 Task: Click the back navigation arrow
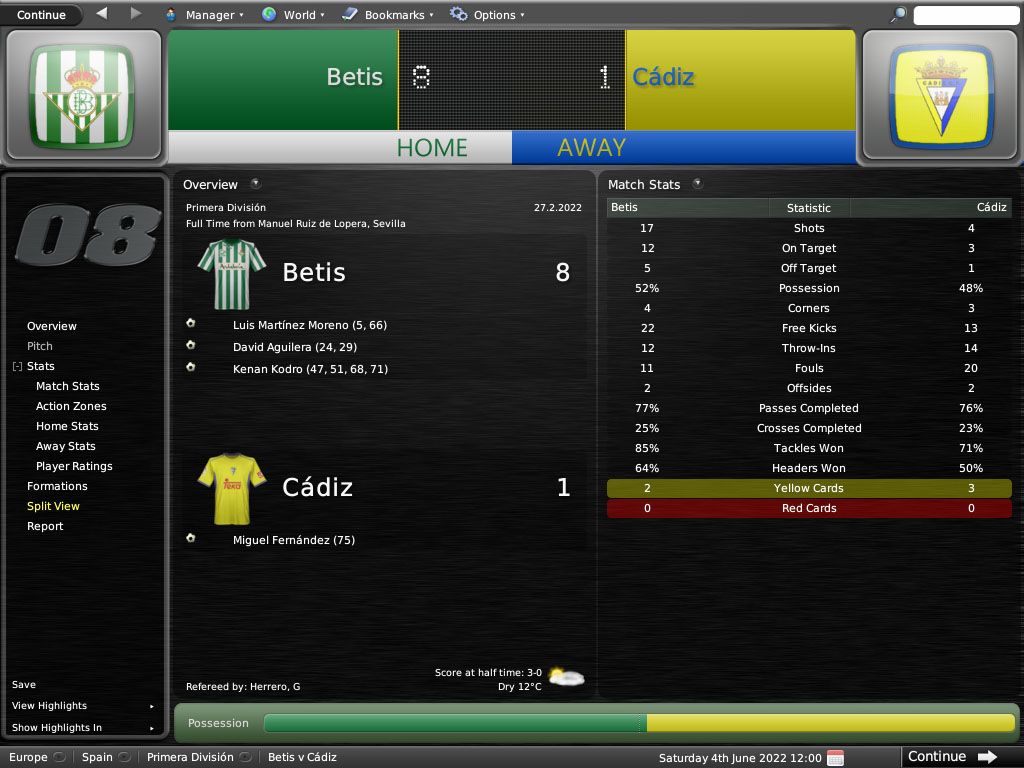pos(102,14)
